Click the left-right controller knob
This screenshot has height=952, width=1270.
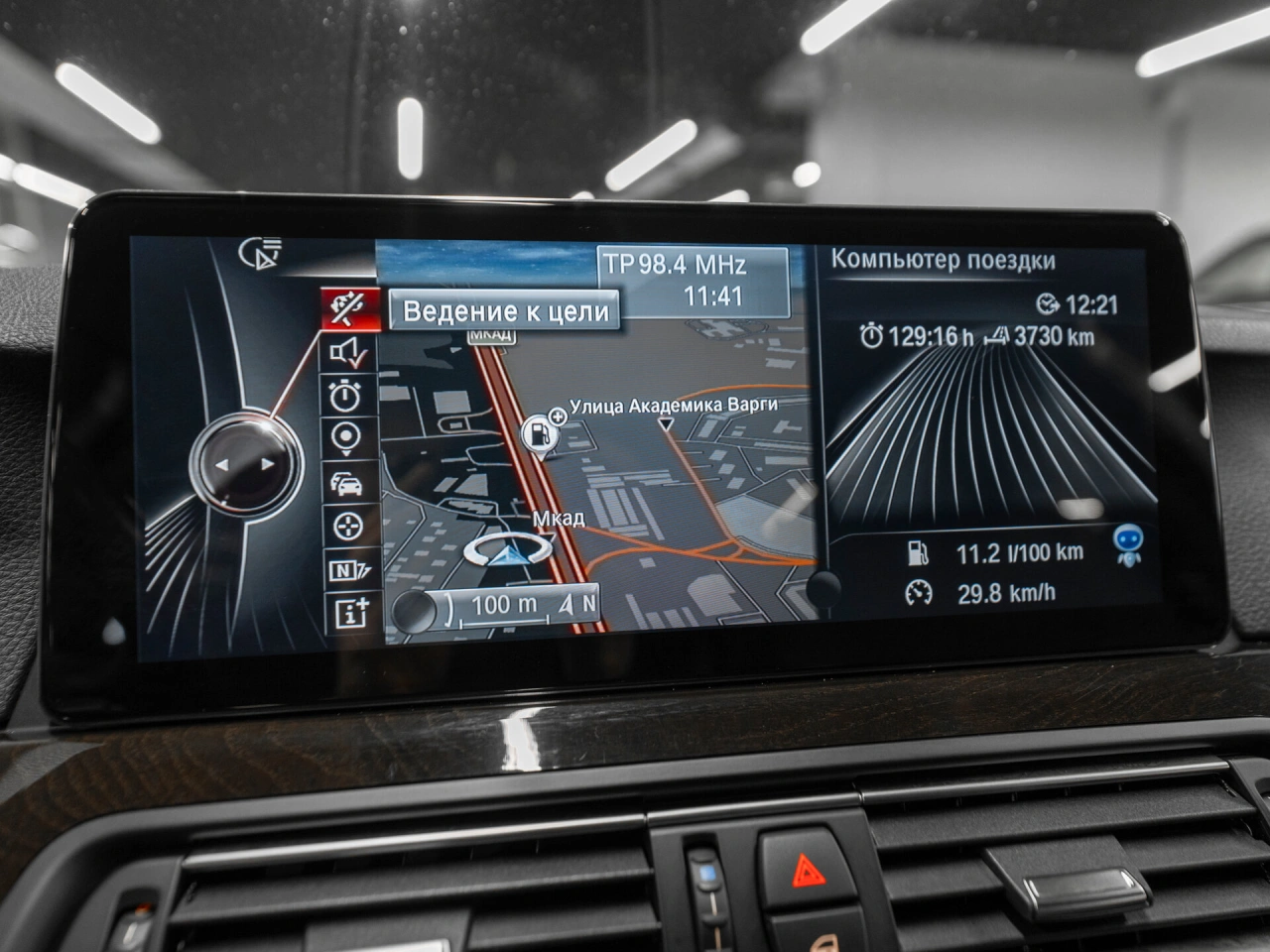tap(244, 464)
